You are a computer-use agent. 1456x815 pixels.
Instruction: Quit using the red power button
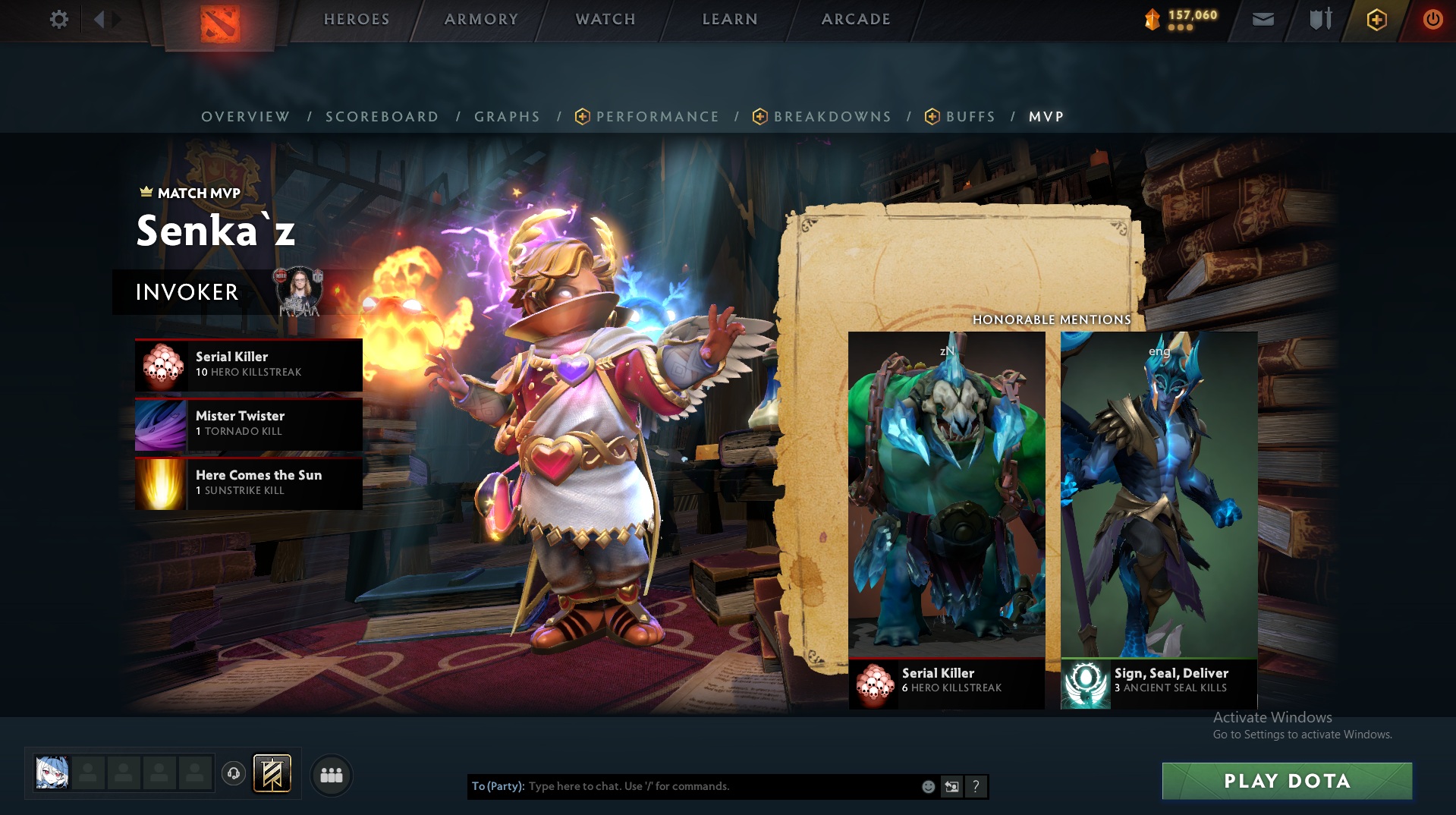pos(1432,20)
